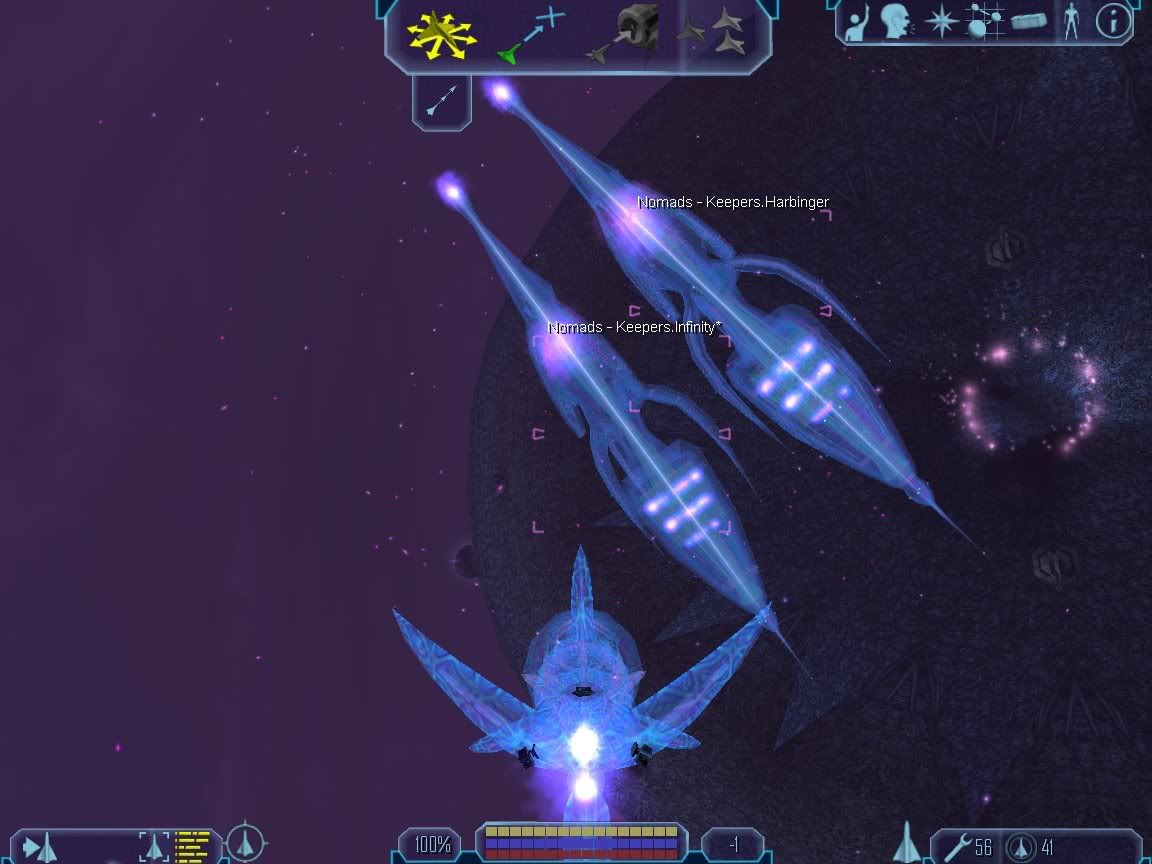1152x864 pixels.
Task: Open the Information 'i' icon
Action: (1113, 22)
